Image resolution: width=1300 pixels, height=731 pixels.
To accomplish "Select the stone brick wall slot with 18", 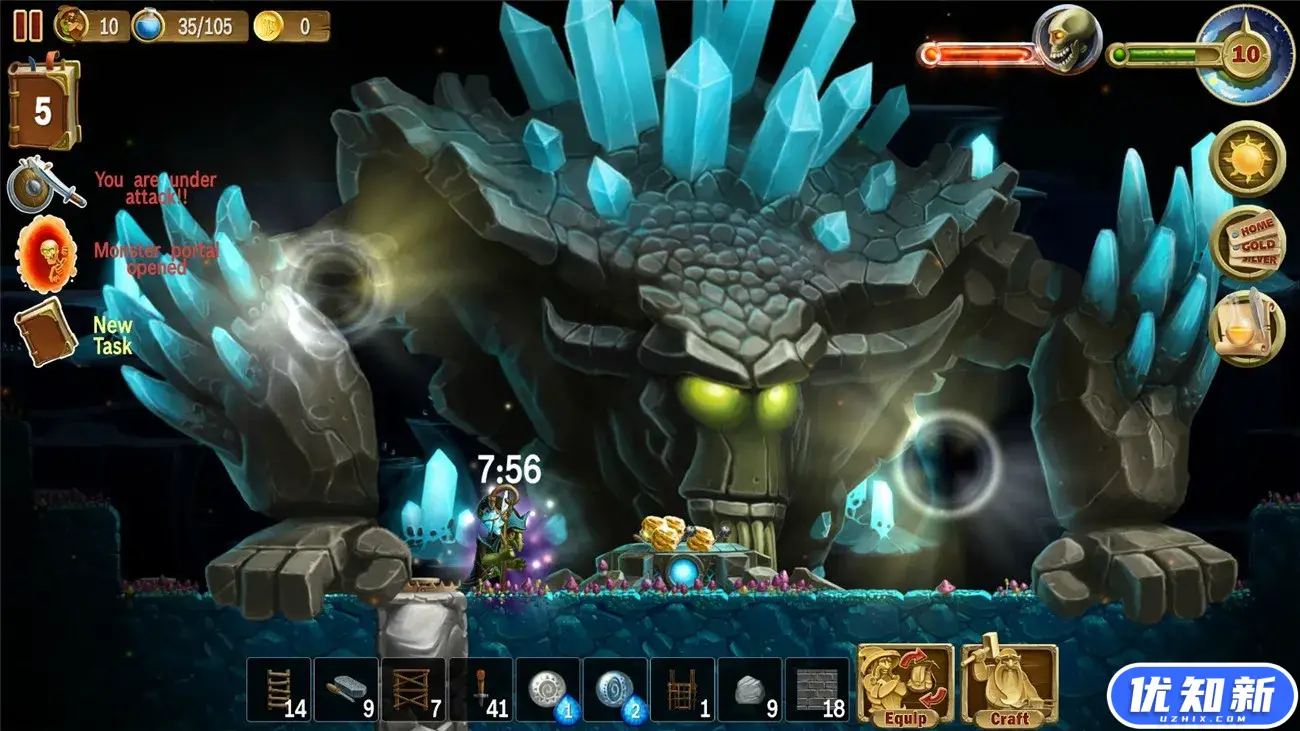I will tap(817, 689).
